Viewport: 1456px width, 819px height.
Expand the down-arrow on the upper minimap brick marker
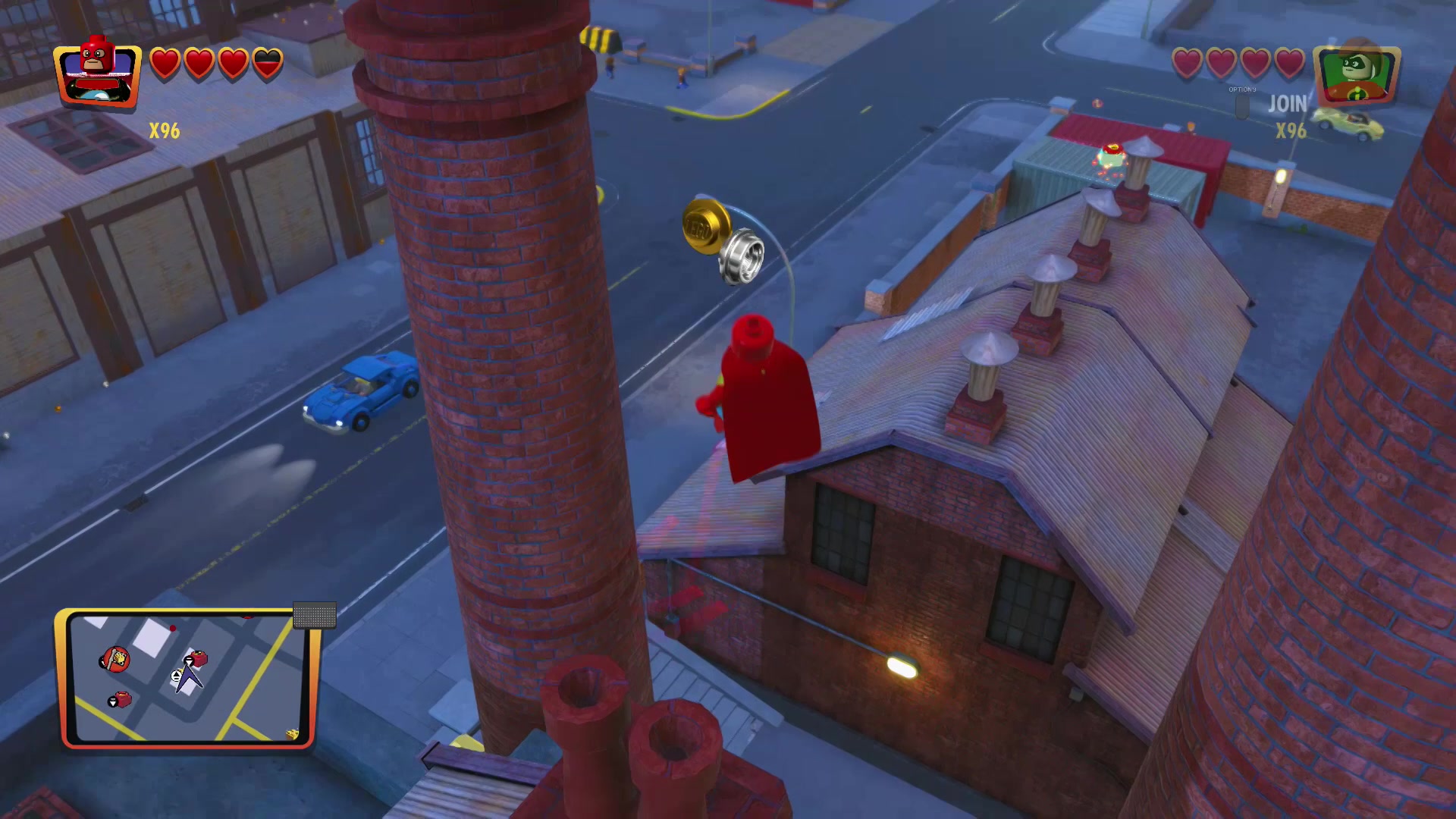(x=189, y=661)
